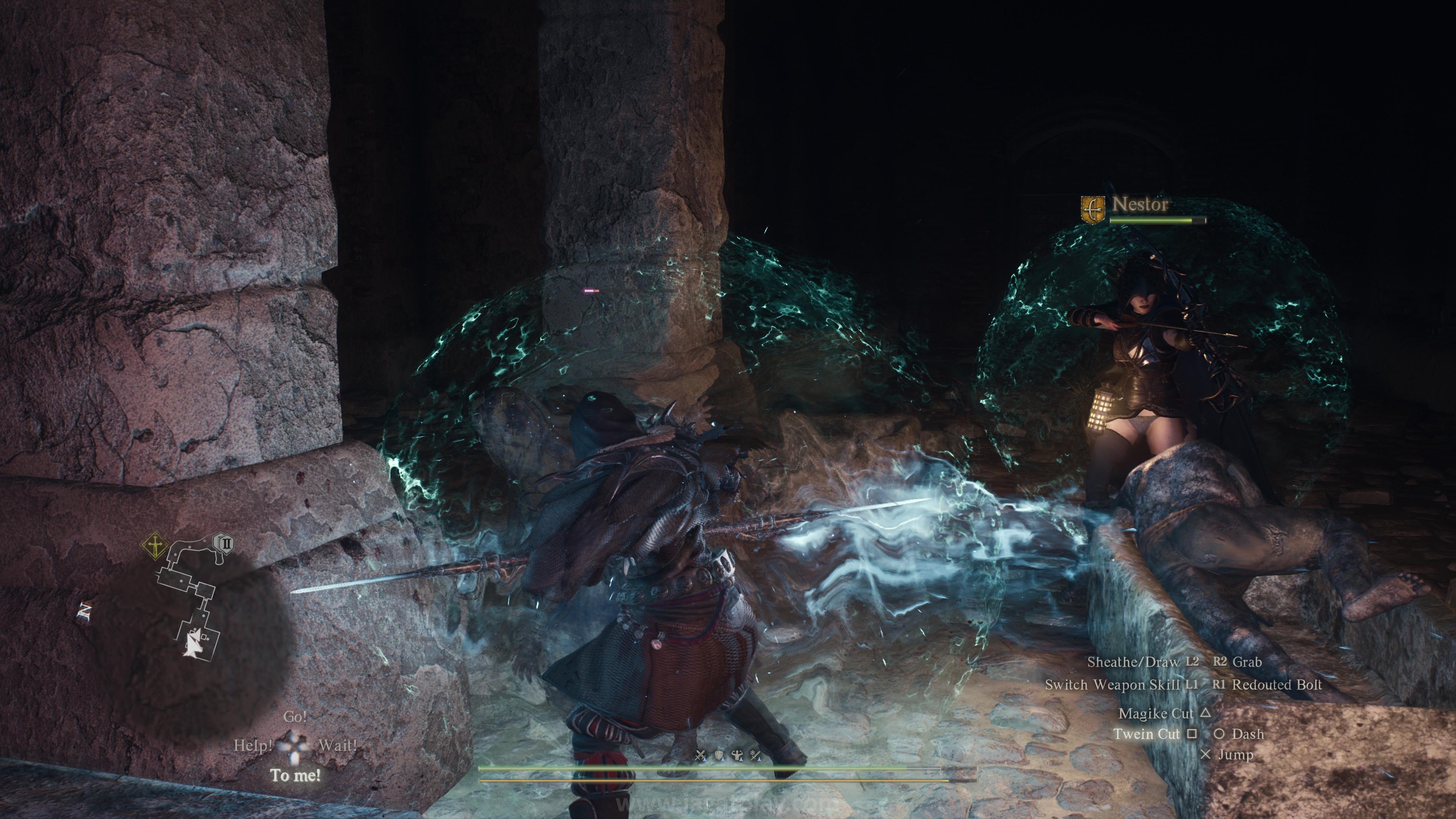1456x819 pixels.
Task: Select the Dash action label
Action: coord(1247,734)
